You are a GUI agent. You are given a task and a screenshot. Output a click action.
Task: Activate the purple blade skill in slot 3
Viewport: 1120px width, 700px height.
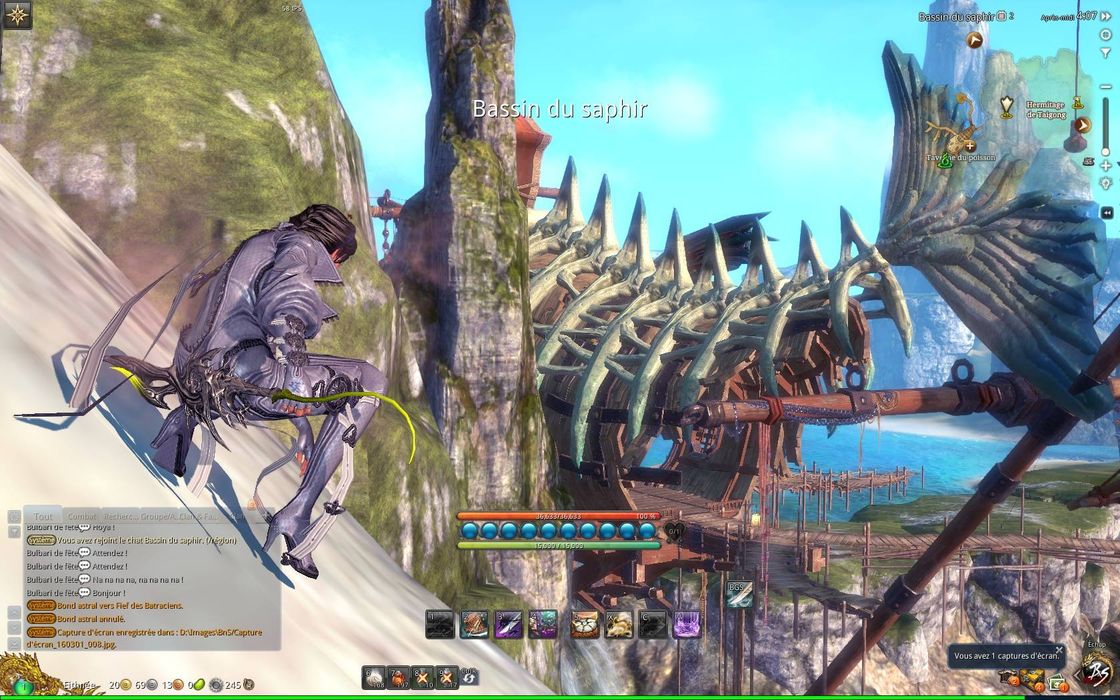click(509, 624)
